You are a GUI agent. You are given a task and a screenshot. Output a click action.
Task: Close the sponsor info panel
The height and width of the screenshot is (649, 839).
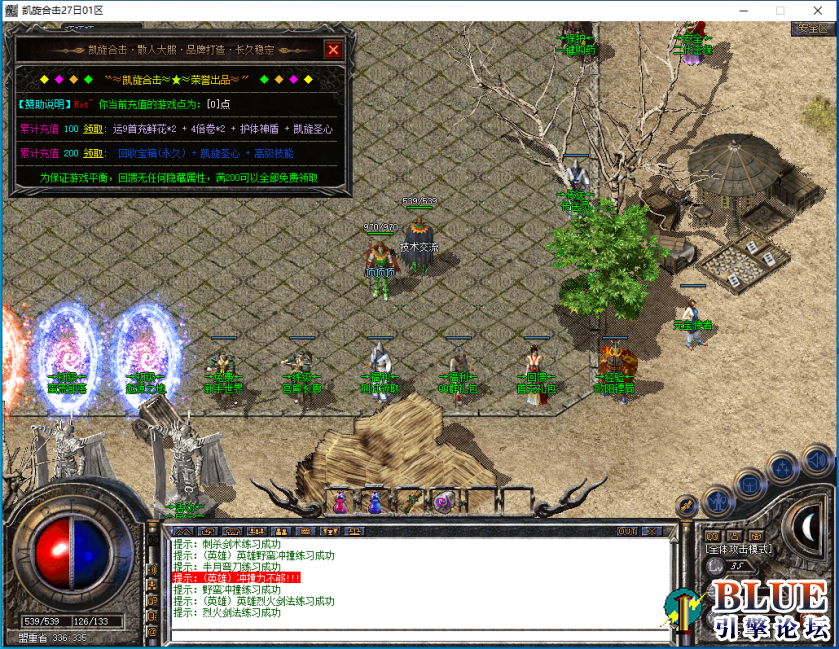pyautogui.click(x=333, y=50)
